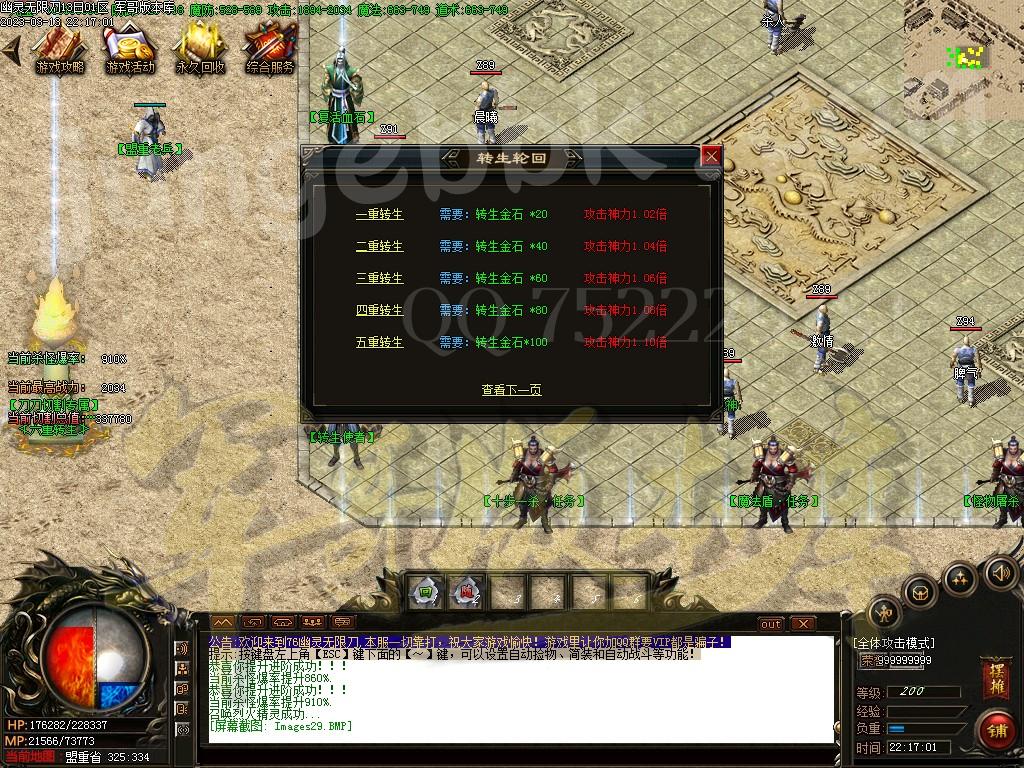Open the 永久回收 recycle icon
This screenshot has height=768, width=1024.
(200, 48)
